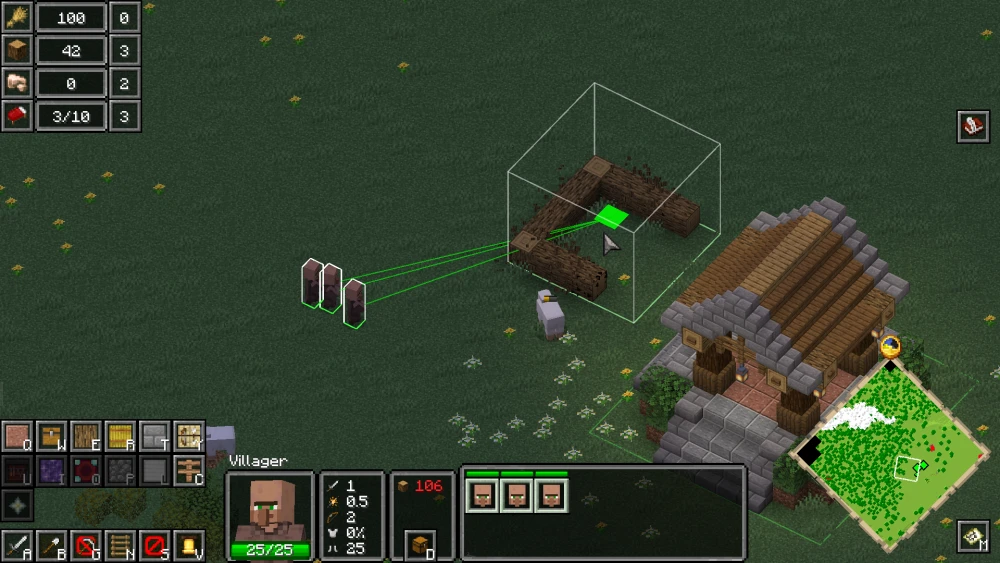Activate the shovel build command
This screenshot has height=563, width=1000.
(51, 546)
